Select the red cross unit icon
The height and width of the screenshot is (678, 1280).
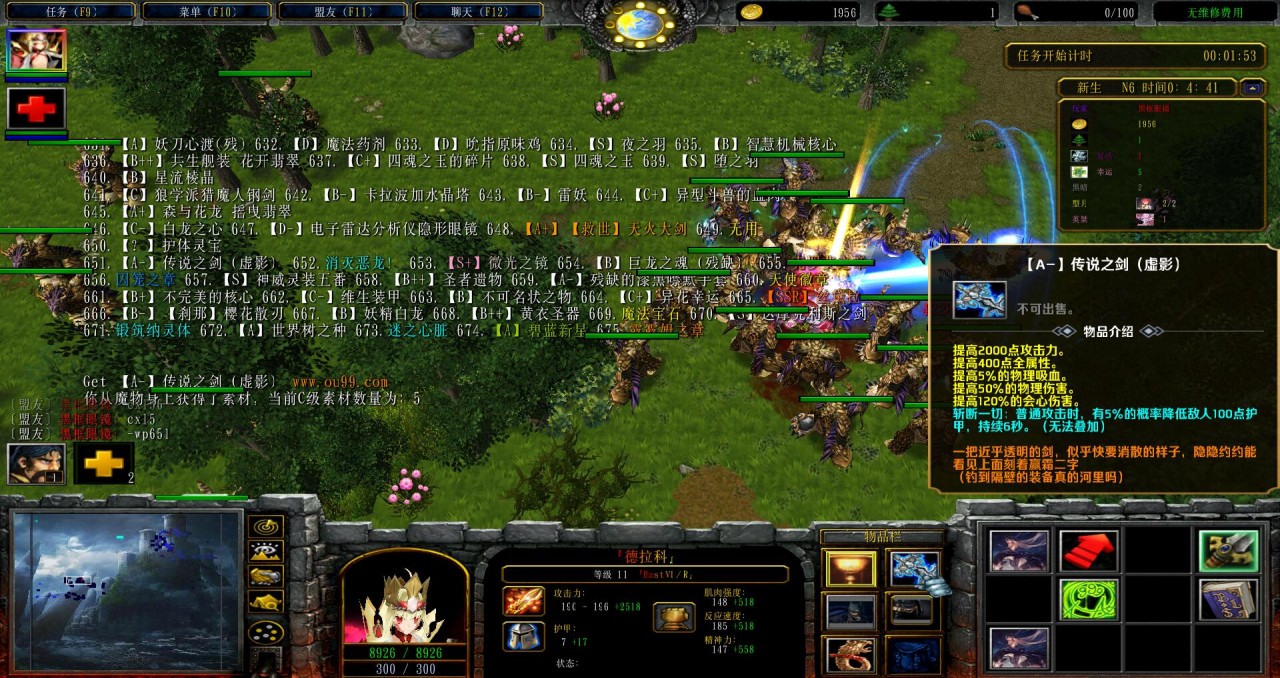coord(37,108)
